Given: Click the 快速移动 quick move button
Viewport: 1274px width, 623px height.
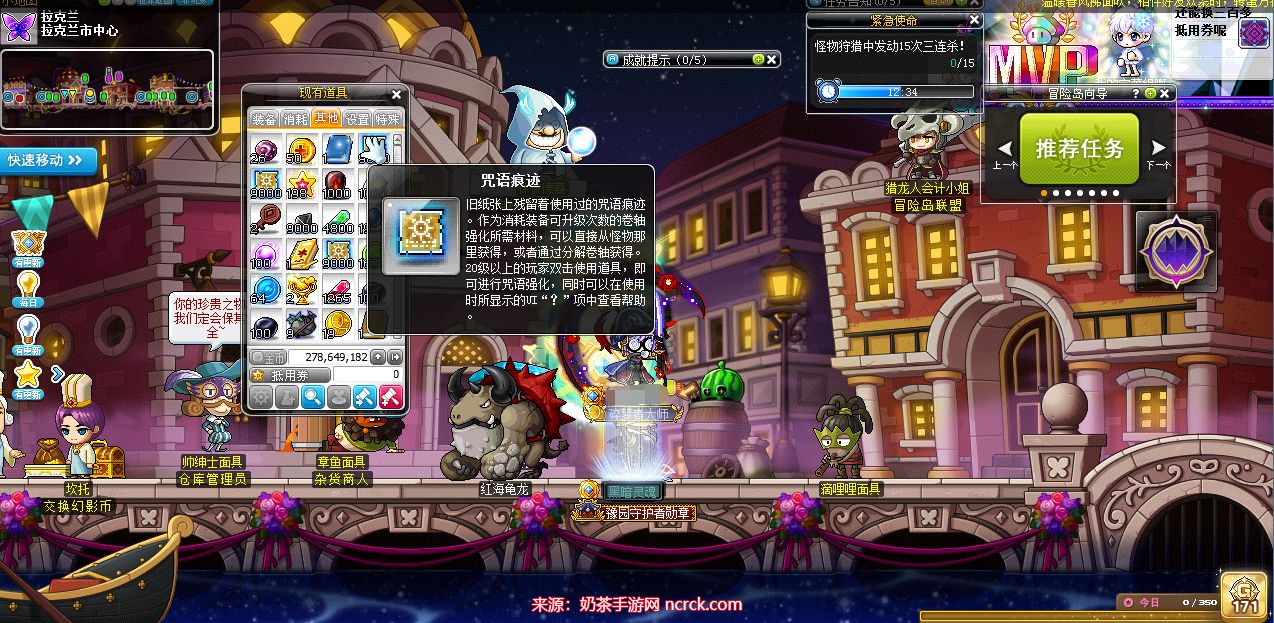Looking at the screenshot, I should 50,160.
